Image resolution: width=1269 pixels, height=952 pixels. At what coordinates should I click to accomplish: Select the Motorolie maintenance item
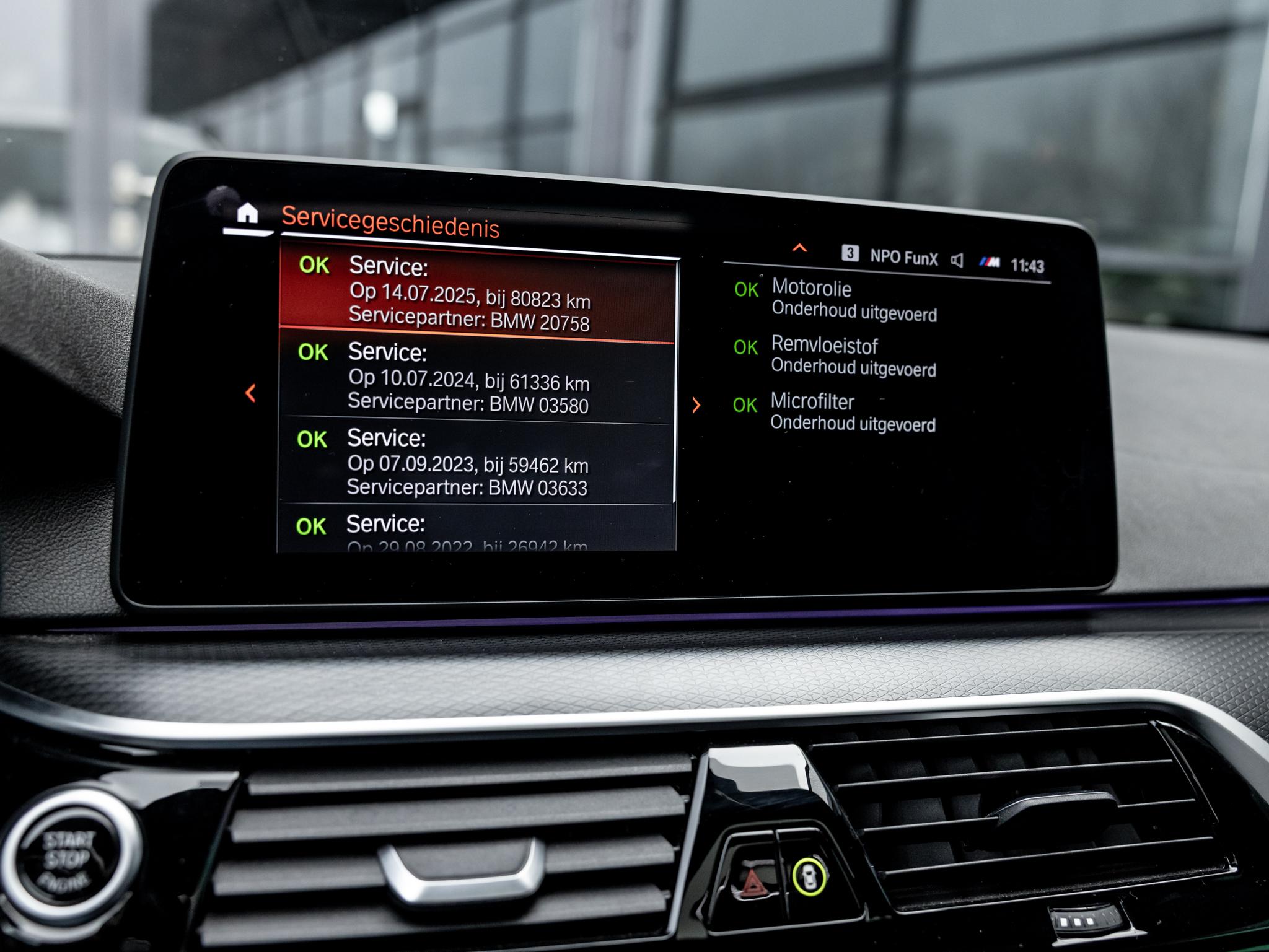click(x=853, y=300)
